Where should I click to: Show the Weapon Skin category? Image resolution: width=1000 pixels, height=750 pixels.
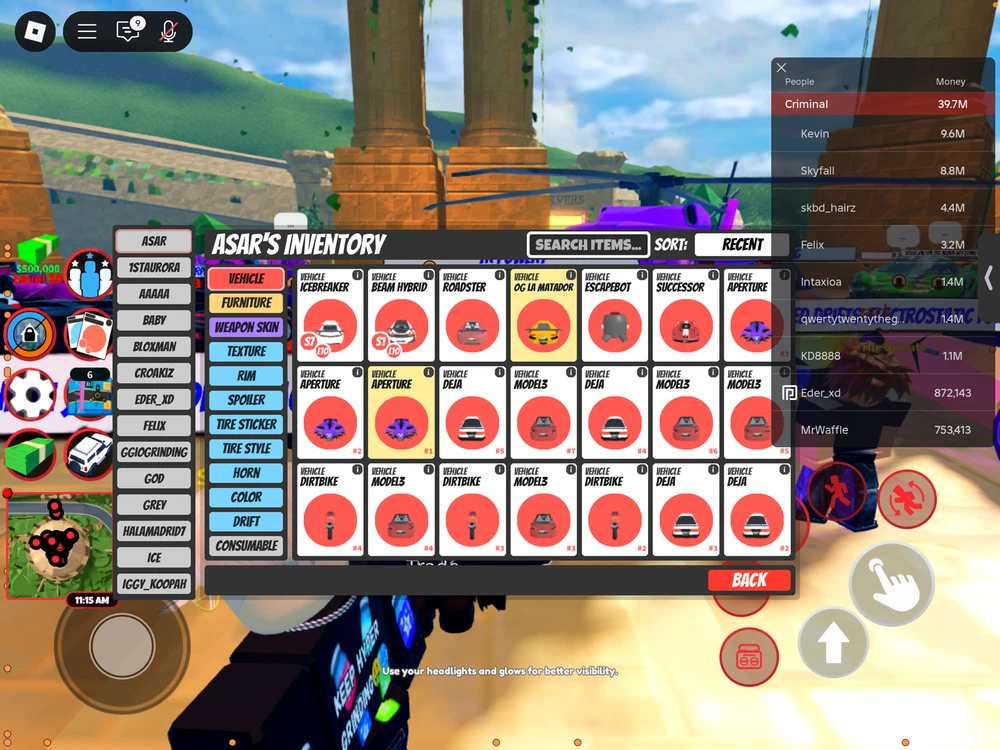pos(246,327)
